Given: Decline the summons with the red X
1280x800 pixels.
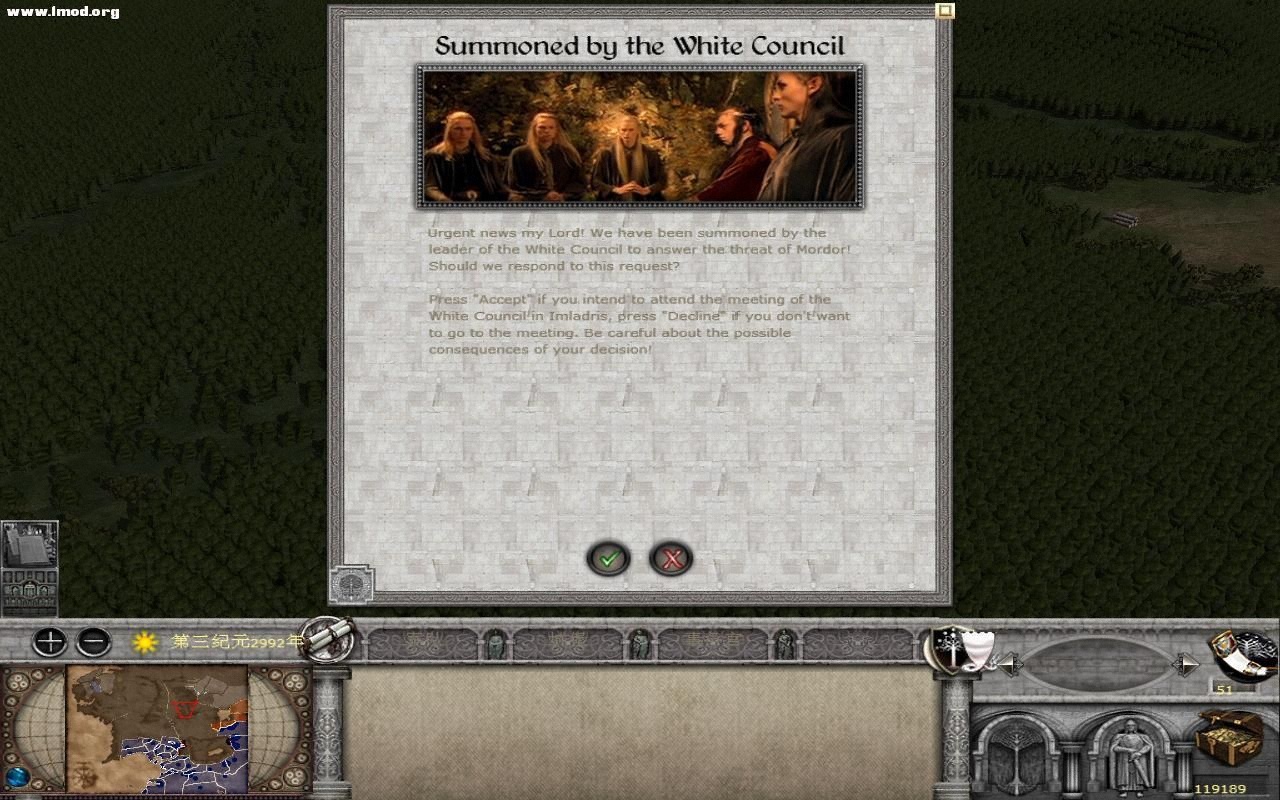Looking at the screenshot, I should tap(673, 559).
